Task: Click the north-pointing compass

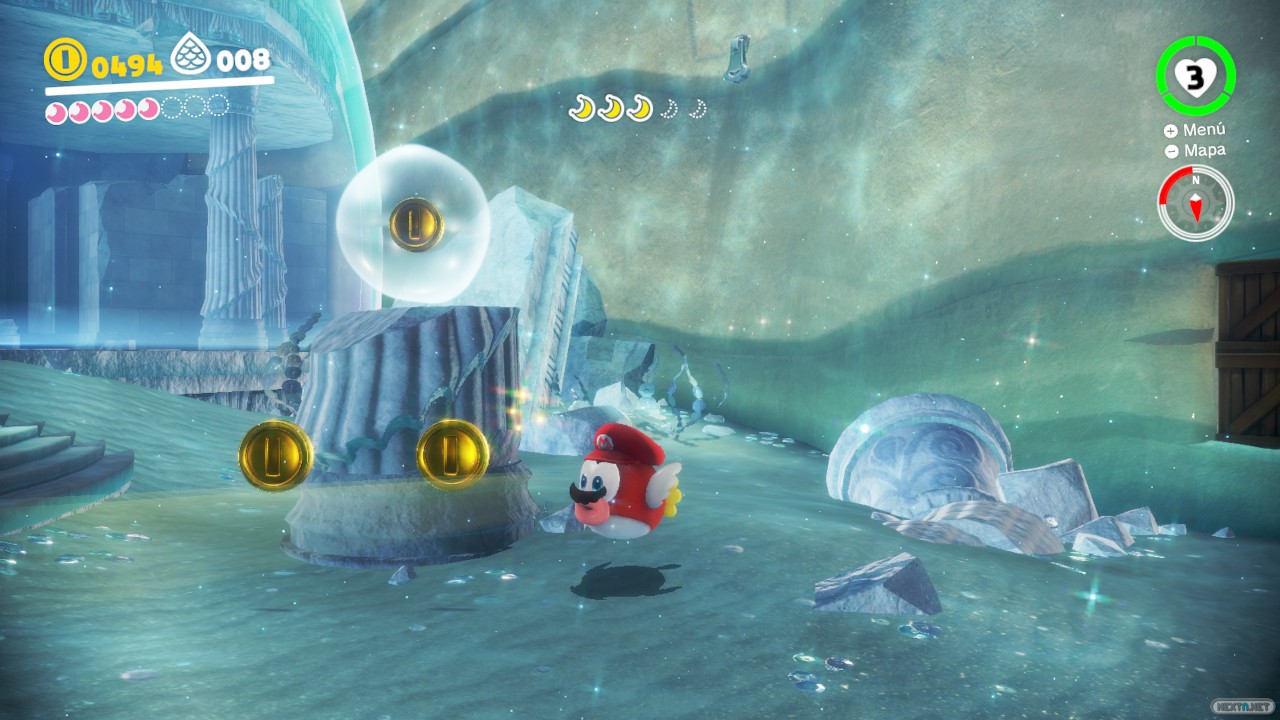Action: click(x=1195, y=203)
